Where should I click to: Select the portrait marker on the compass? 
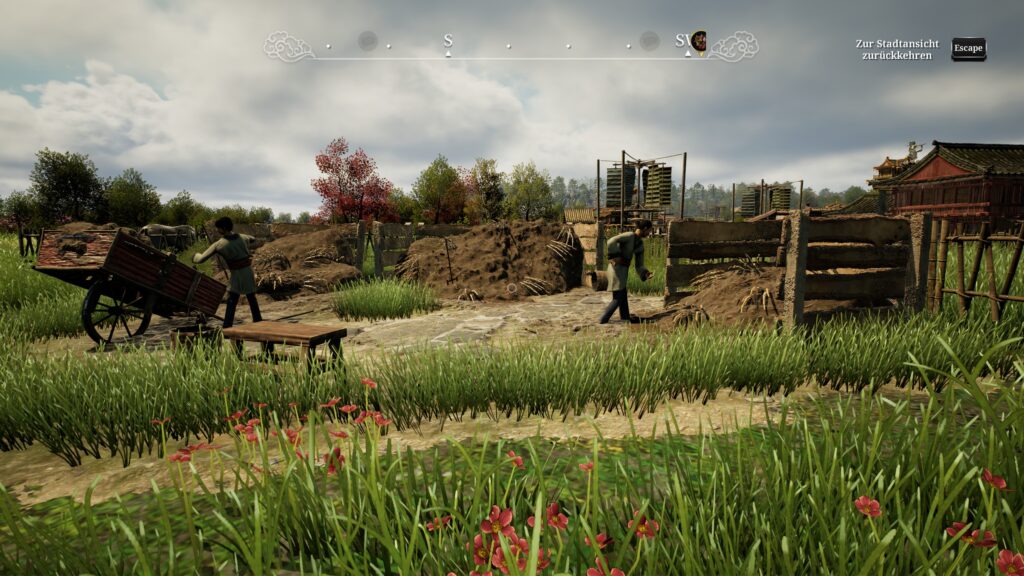click(x=698, y=41)
